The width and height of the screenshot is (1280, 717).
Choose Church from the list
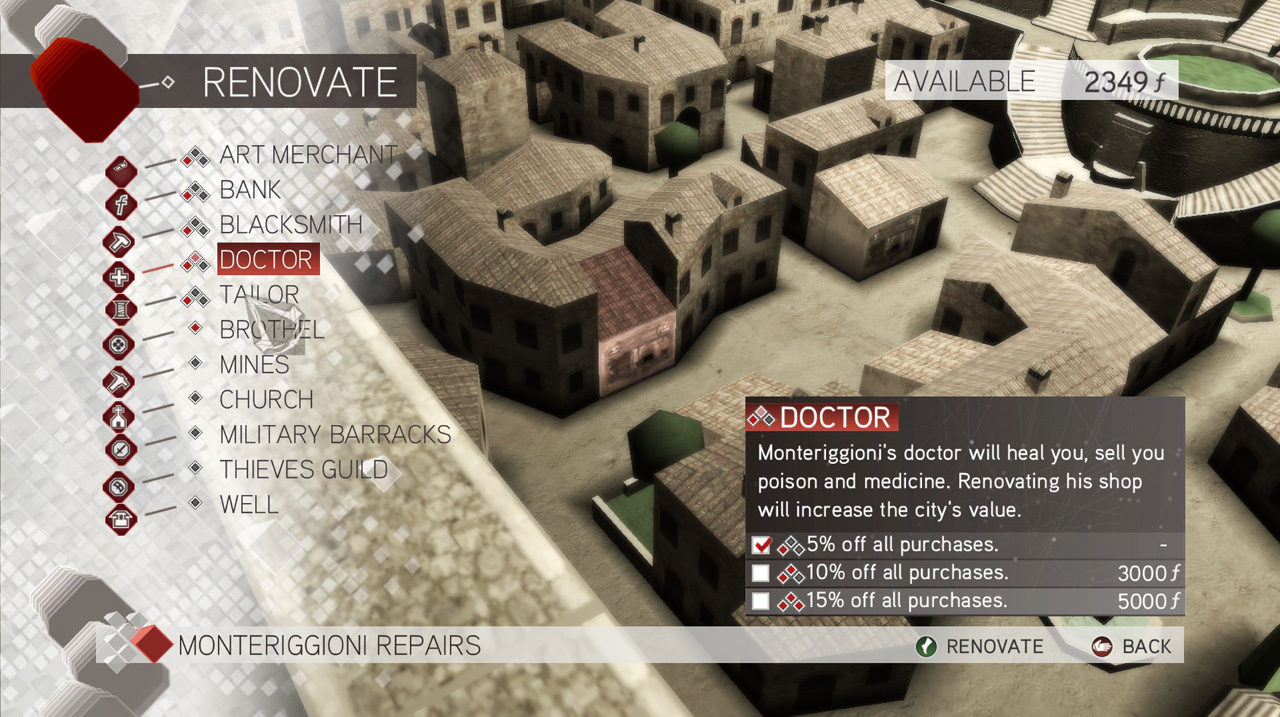(x=266, y=400)
